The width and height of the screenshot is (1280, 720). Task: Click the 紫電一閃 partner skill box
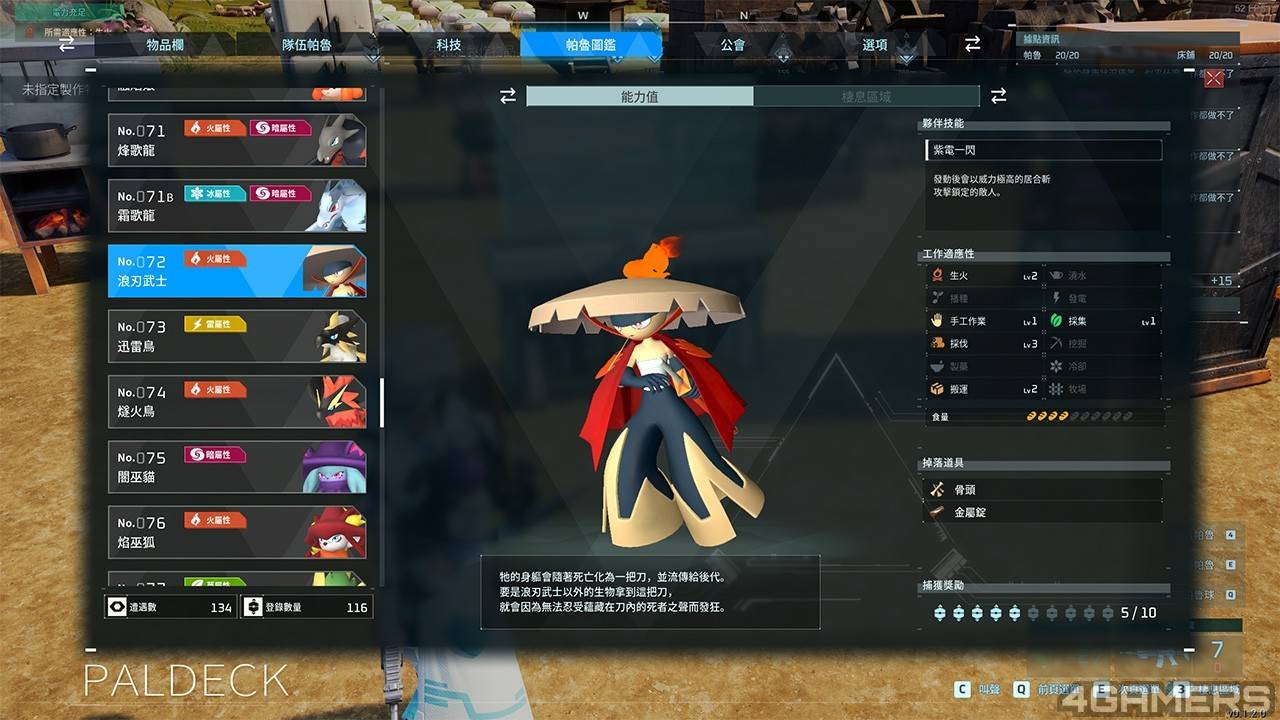pyautogui.click(x=1043, y=150)
